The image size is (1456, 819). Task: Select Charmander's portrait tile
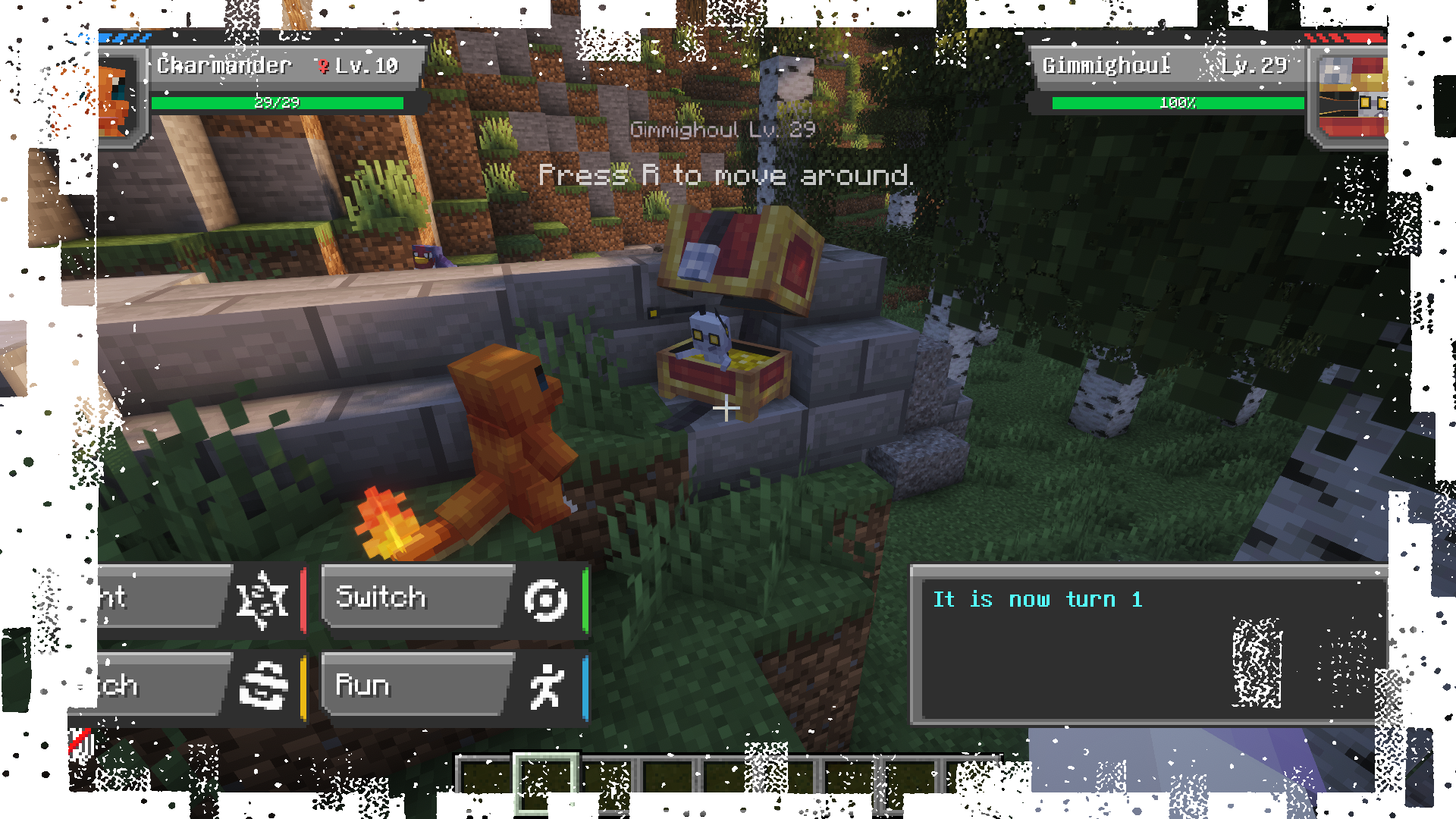coord(118,99)
